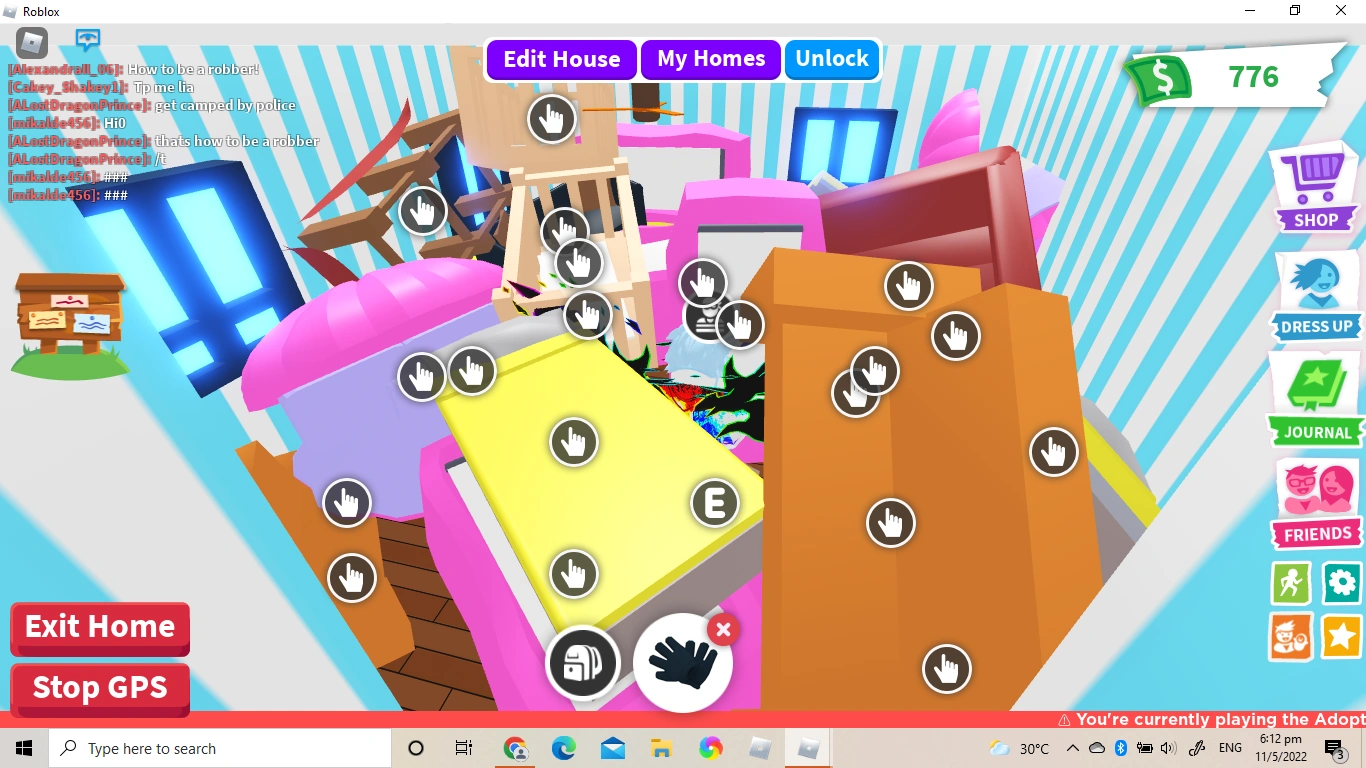This screenshot has width=1366, height=768.
Task: Open game settings via the gear icon
Action: pos(1341,583)
